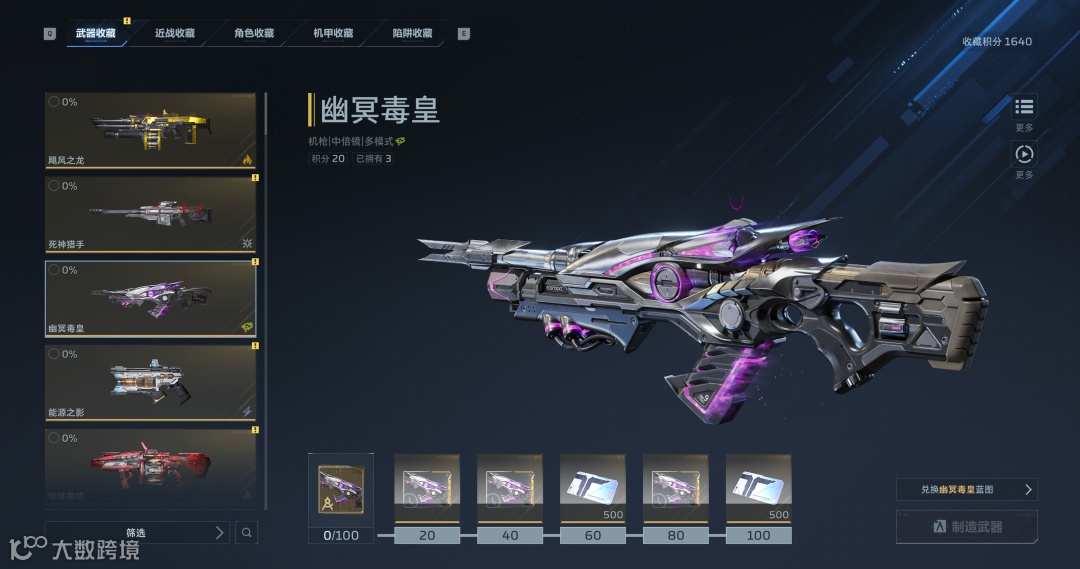This screenshot has width=1080, height=569.
Task: Select the 500 reward tile above 60
Action: click(x=593, y=488)
